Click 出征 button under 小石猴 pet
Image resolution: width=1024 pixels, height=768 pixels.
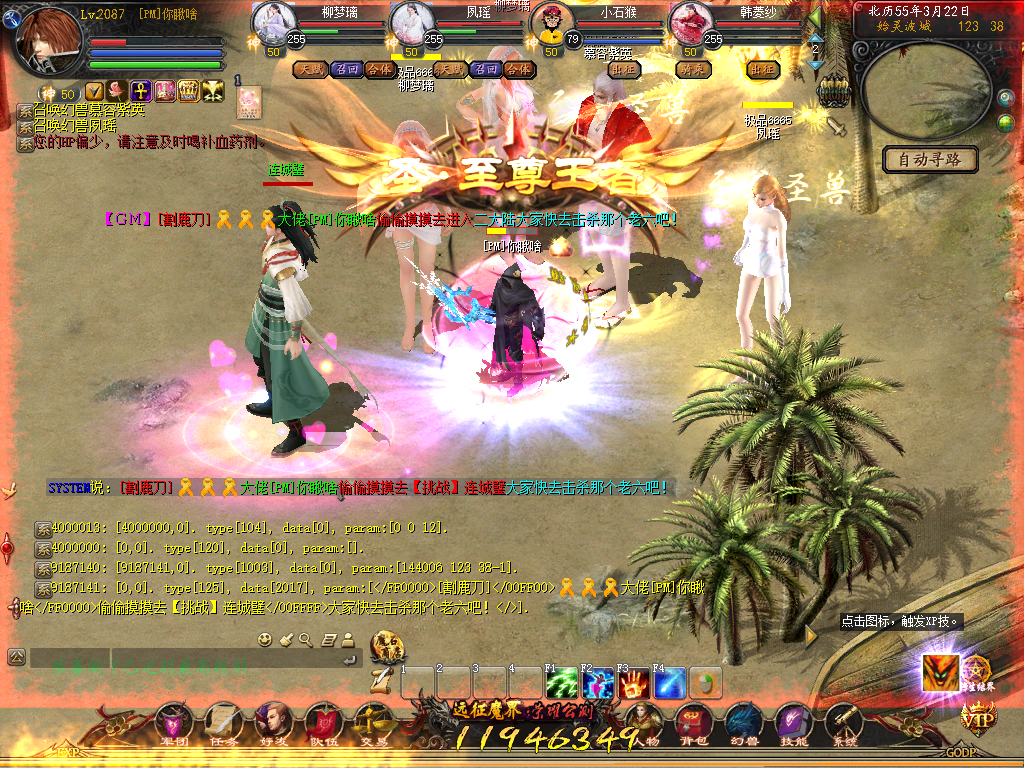[x=624, y=69]
